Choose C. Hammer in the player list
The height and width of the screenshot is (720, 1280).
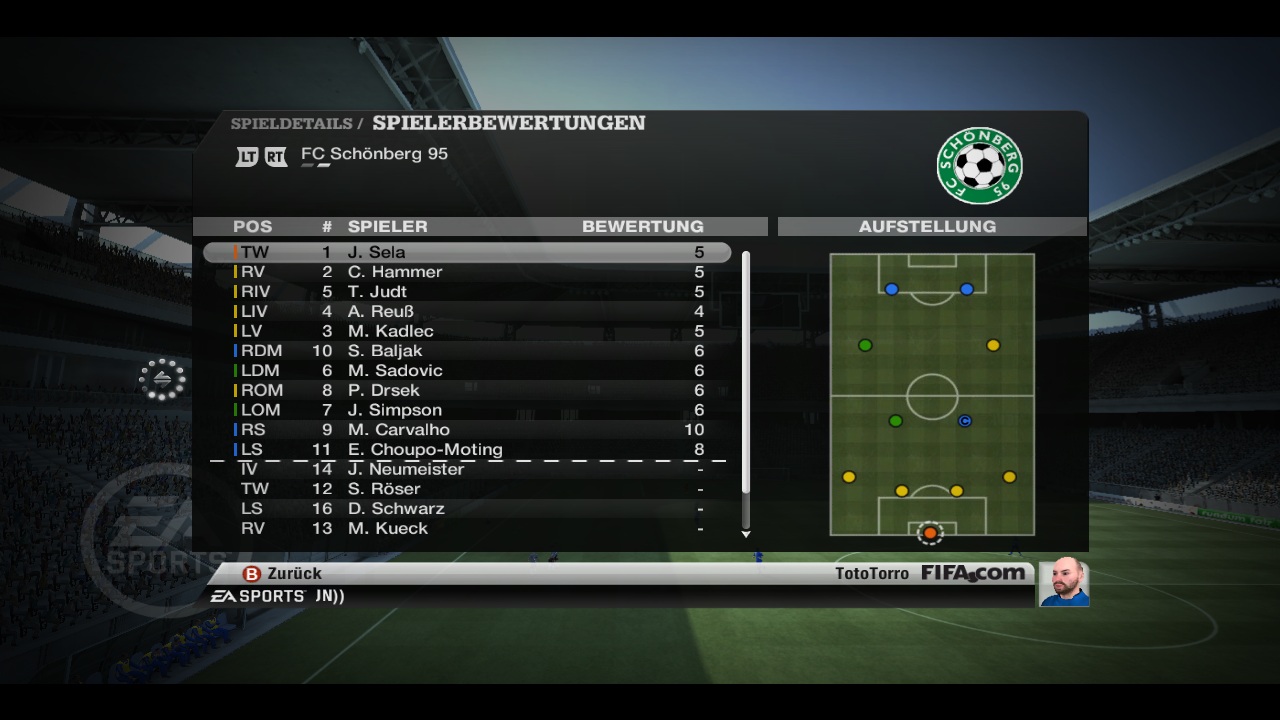tap(467, 272)
